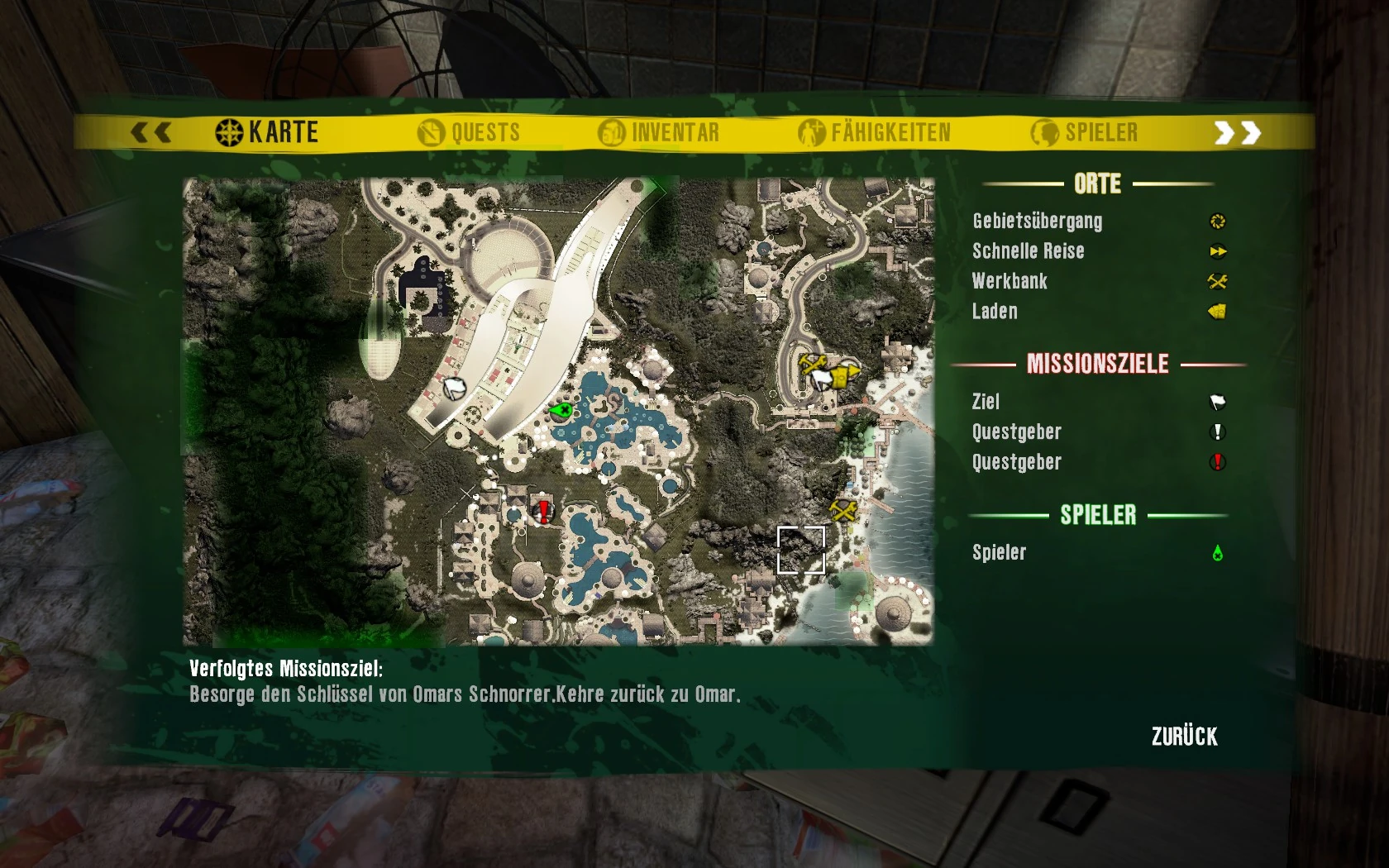Click the right double-arrow tab navigator
Image resolution: width=1389 pixels, height=868 pixels.
tap(1237, 132)
